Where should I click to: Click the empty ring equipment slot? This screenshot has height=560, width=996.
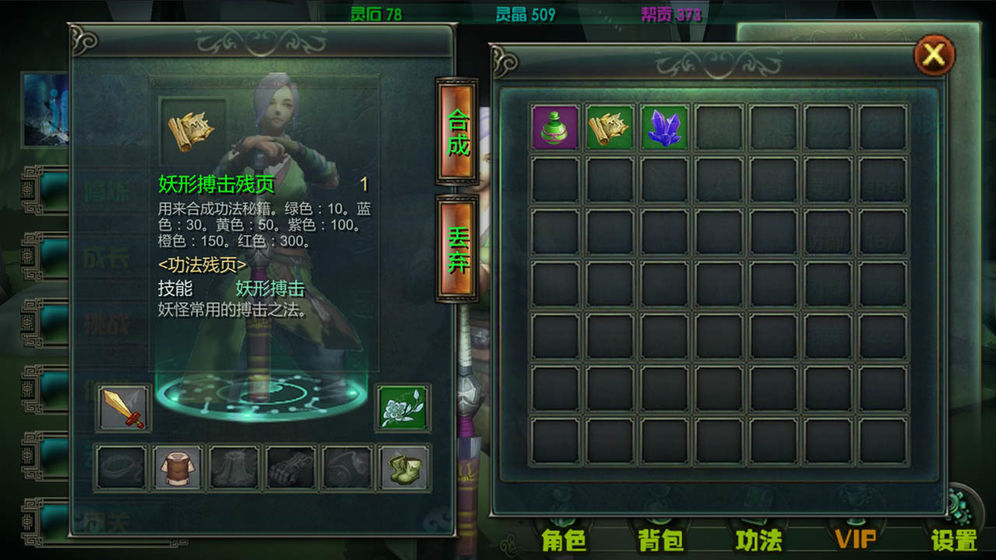tap(123, 468)
